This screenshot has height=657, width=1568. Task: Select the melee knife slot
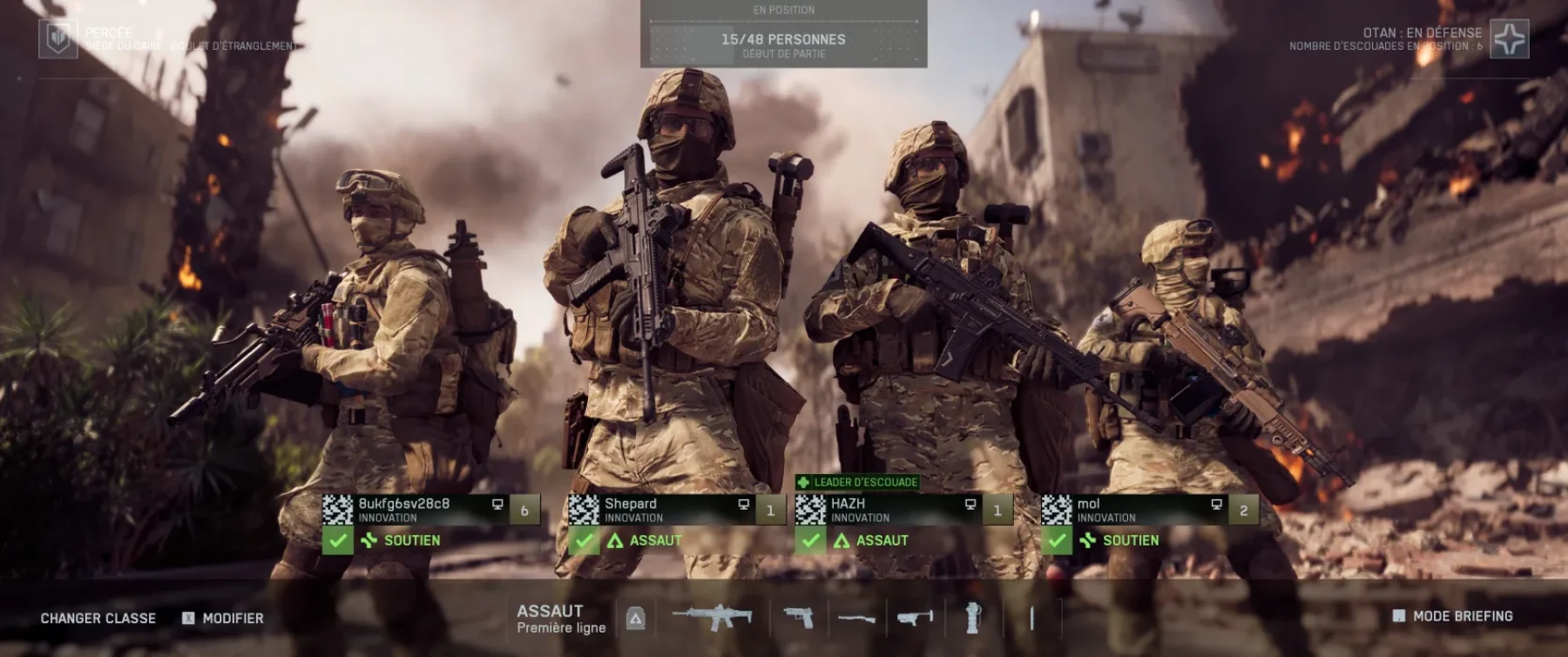pos(1032,618)
